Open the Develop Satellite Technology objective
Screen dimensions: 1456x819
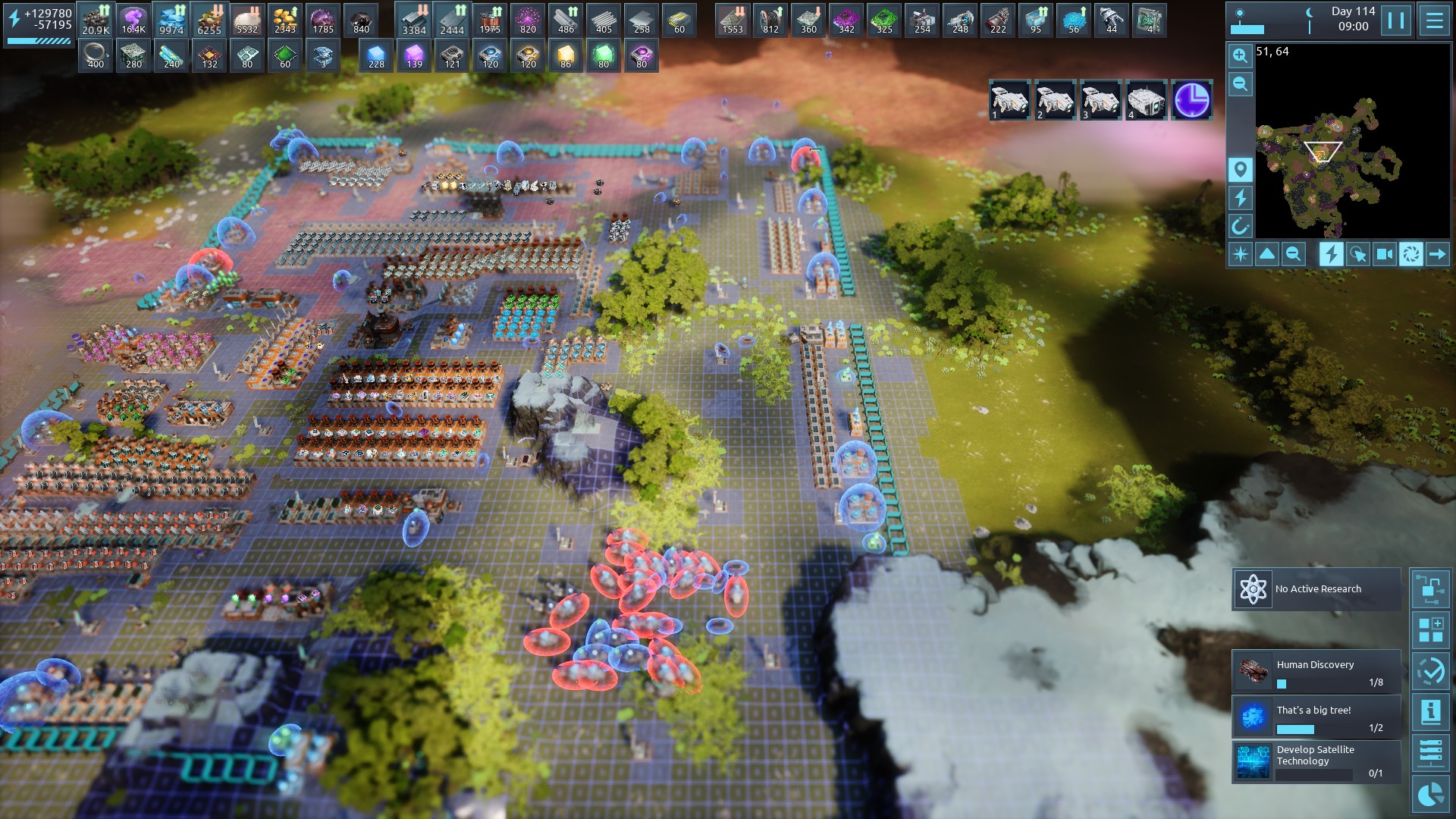[1316, 761]
